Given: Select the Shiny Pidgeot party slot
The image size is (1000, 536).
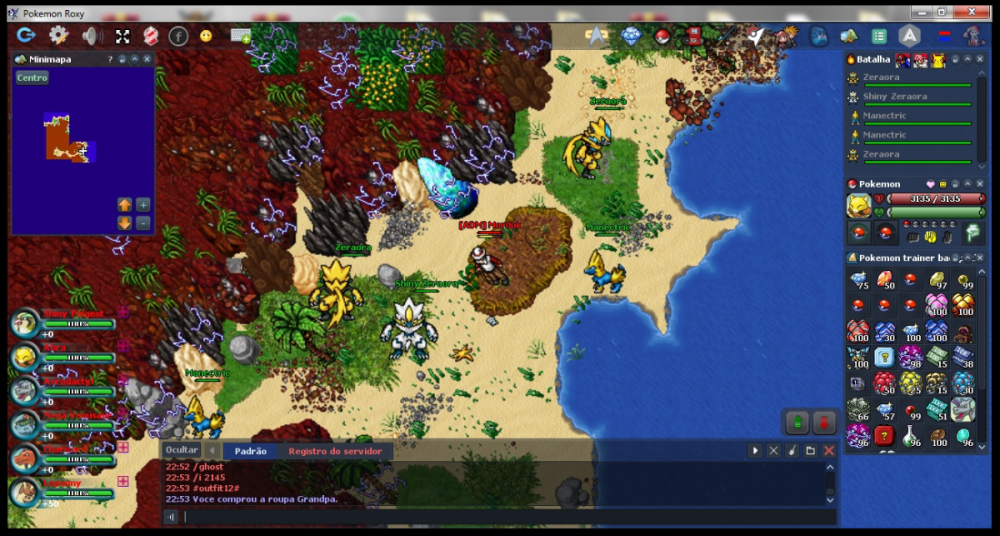Looking at the screenshot, I should pos(26,323).
